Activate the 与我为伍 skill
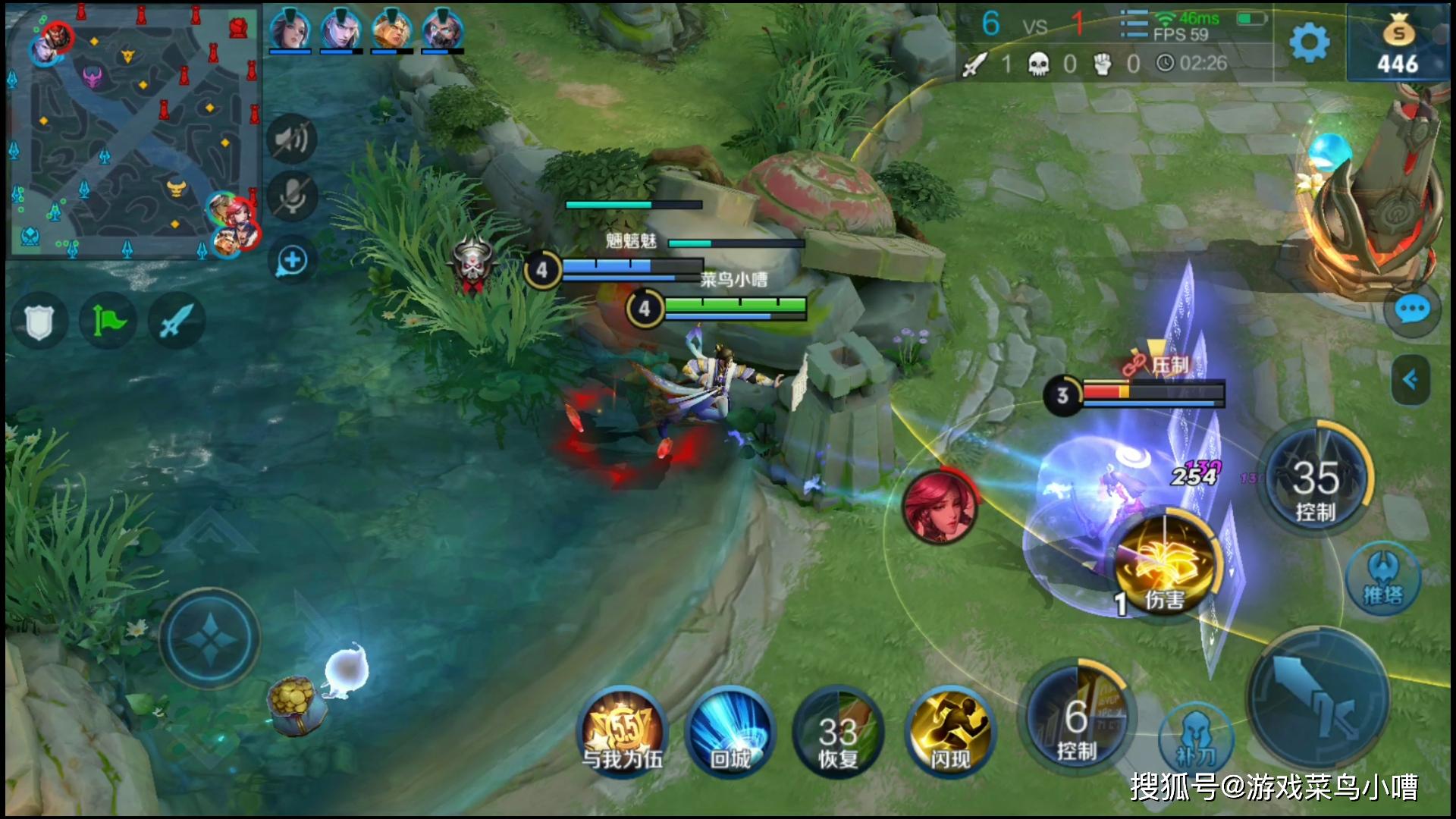The height and width of the screenshot is (819, 1456). [623, 732]
